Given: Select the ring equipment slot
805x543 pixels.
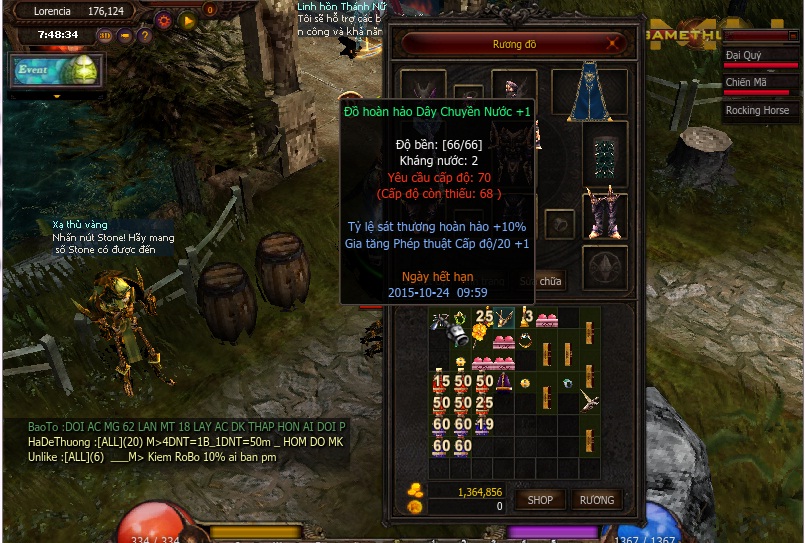Looking at the screenshot, I should pos(560,223).
